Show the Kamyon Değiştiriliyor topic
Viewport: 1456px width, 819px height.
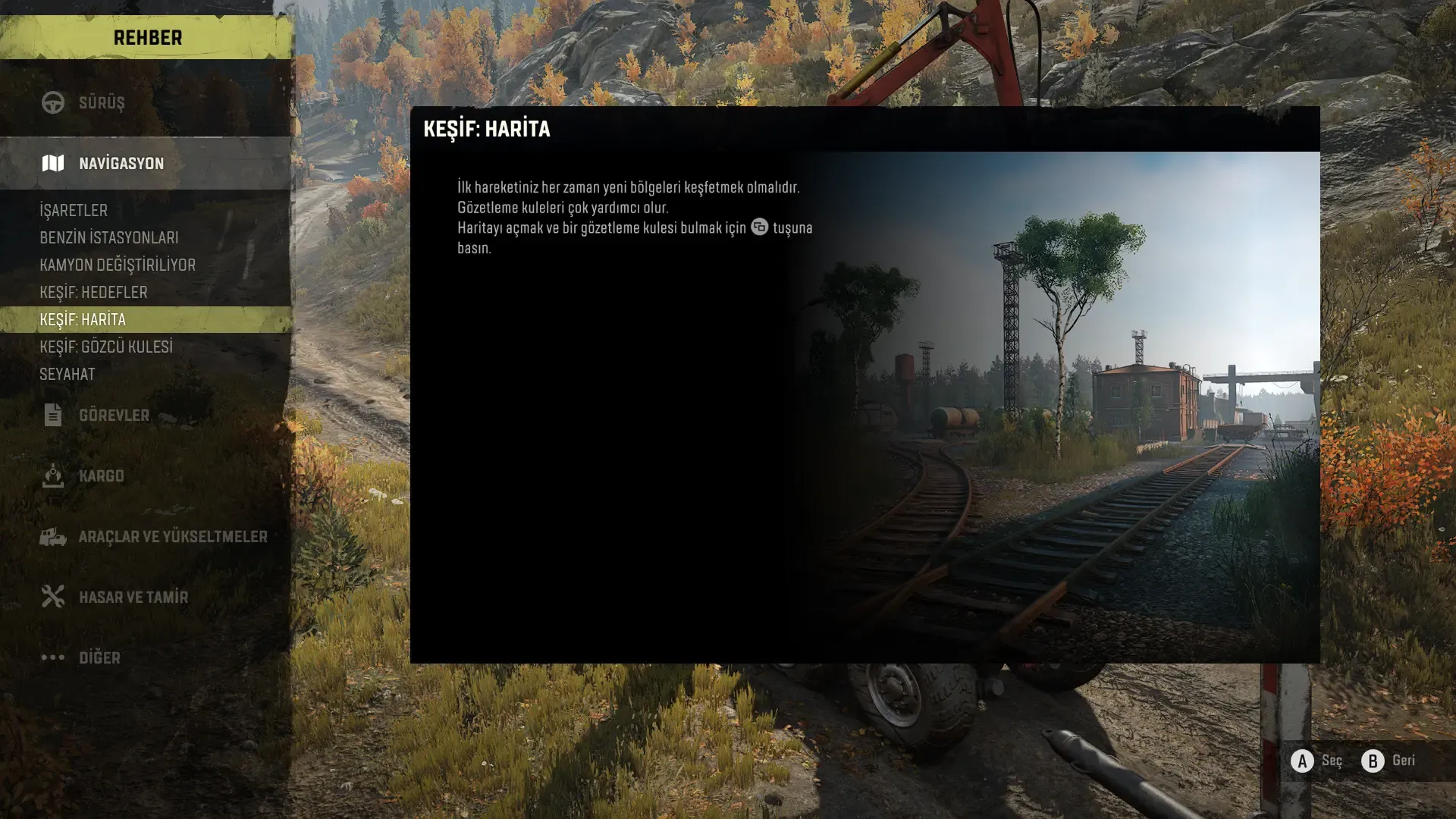[118, 265]
